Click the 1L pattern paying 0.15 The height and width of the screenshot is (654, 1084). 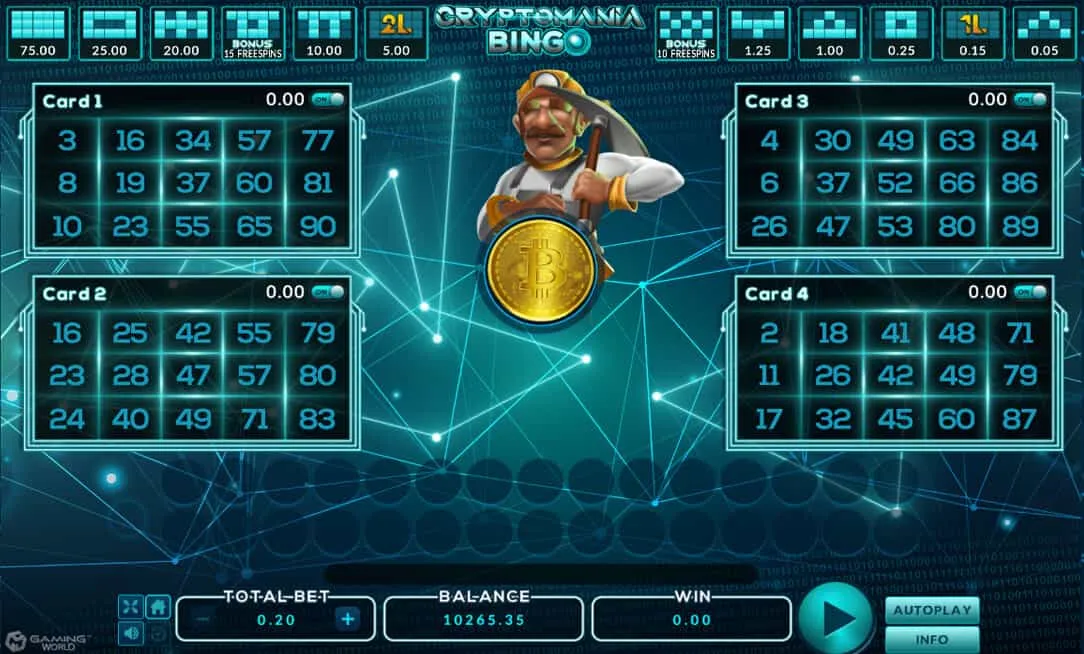coord(971,33)
